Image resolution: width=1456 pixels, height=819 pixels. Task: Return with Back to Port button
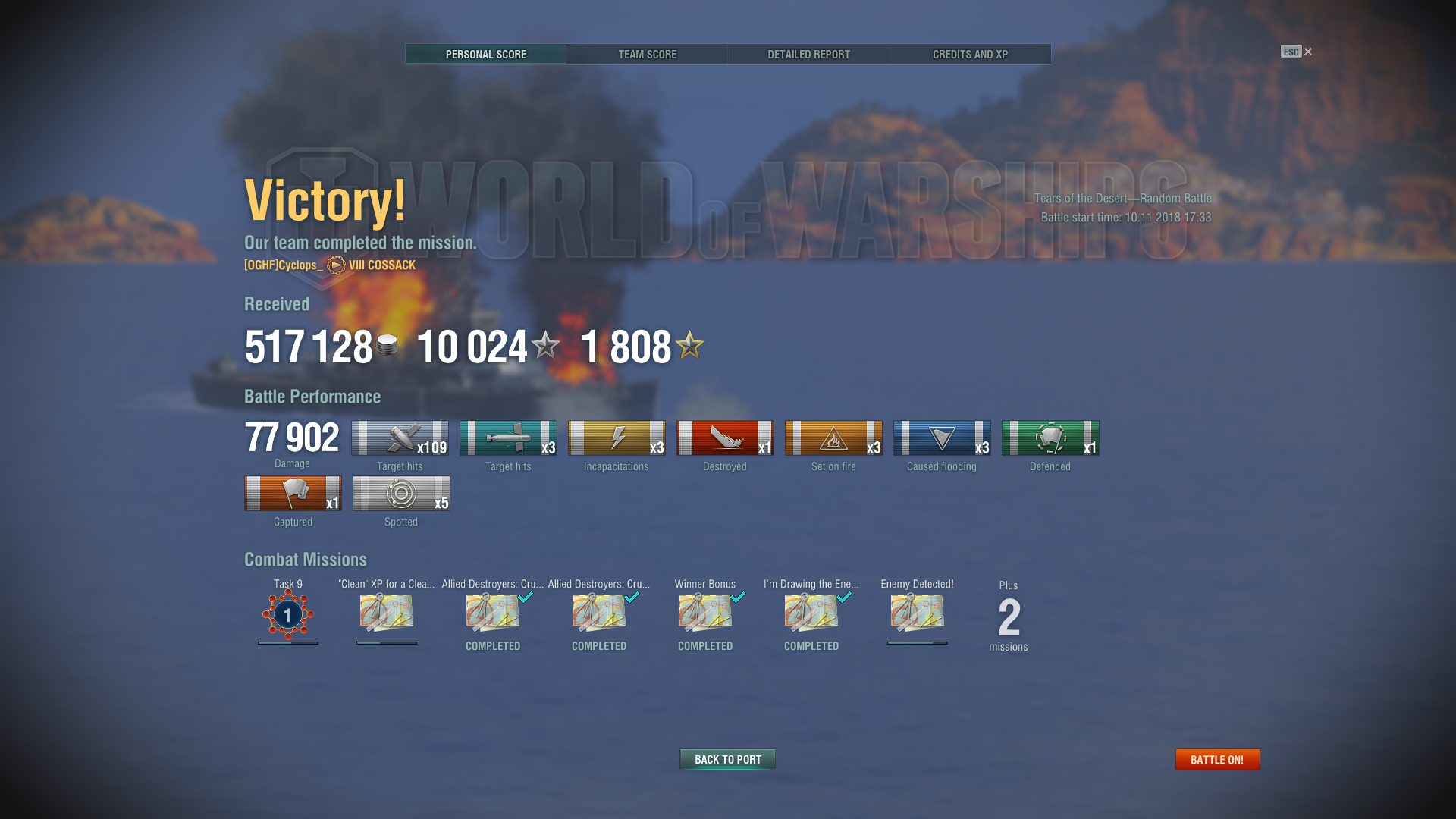point(727,759)
